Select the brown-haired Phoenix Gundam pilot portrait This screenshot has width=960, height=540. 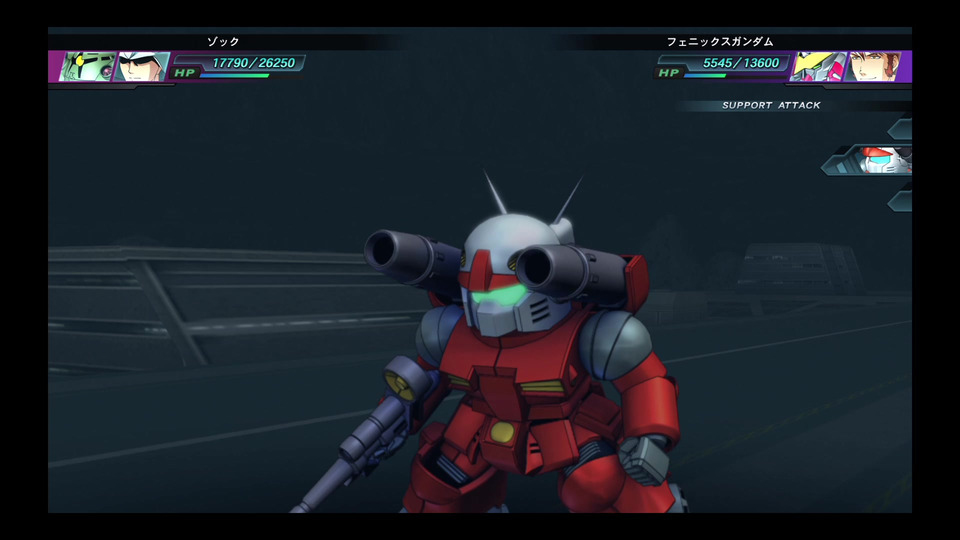point(874,66)
